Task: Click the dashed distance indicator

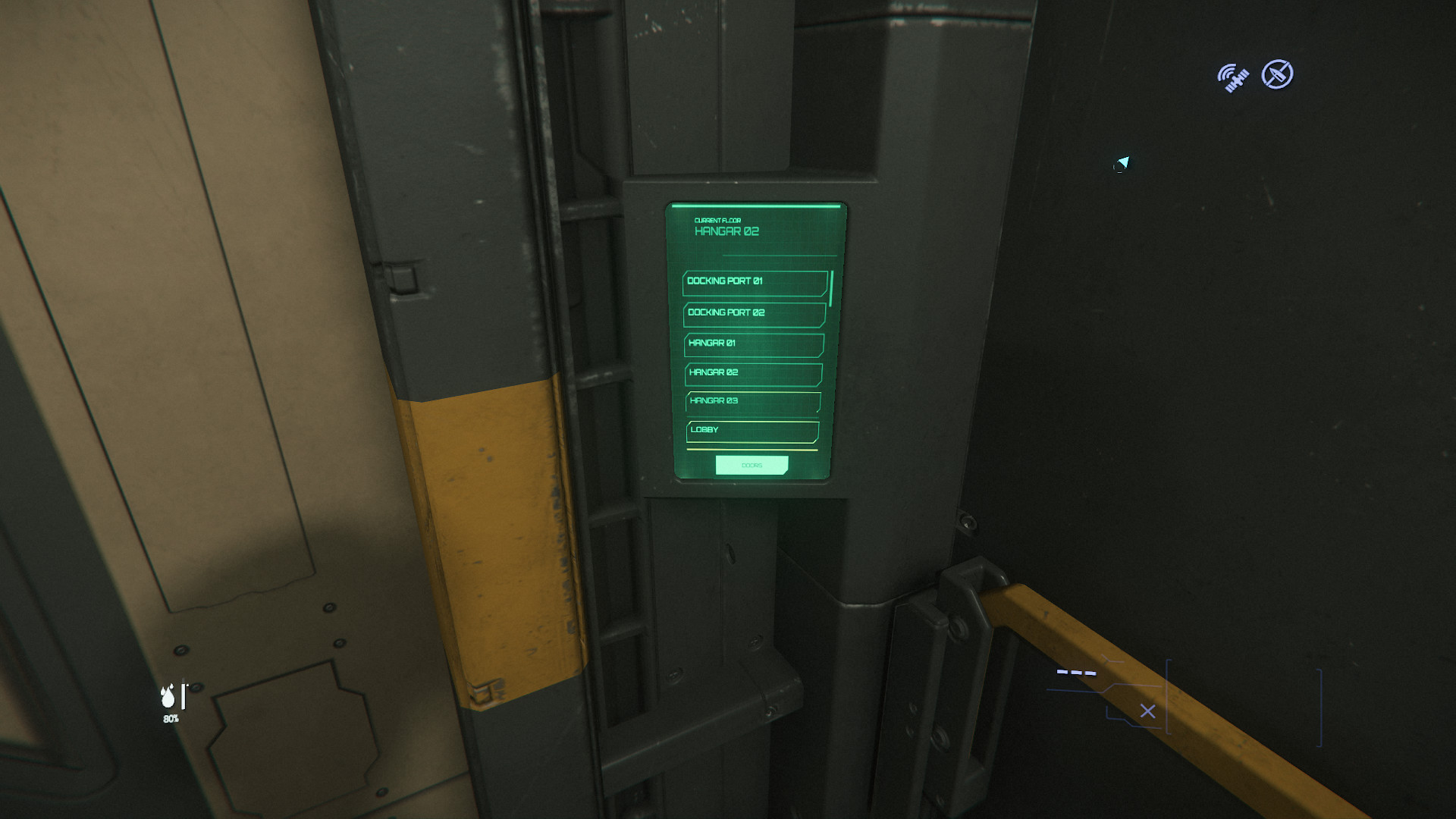Action: pyautogui.click(x=1076, y=673)
